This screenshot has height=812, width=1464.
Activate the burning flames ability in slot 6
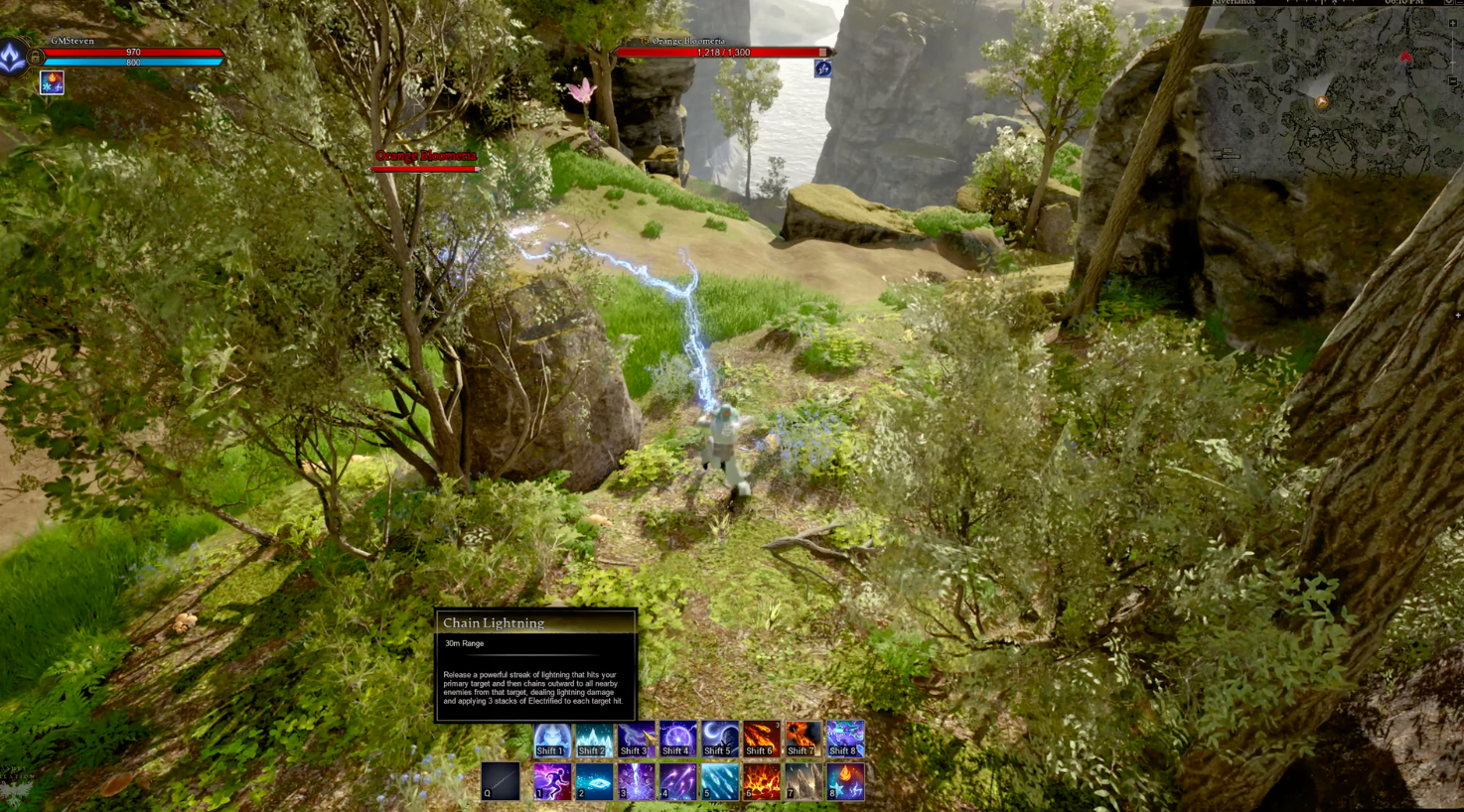pos(761,781)
